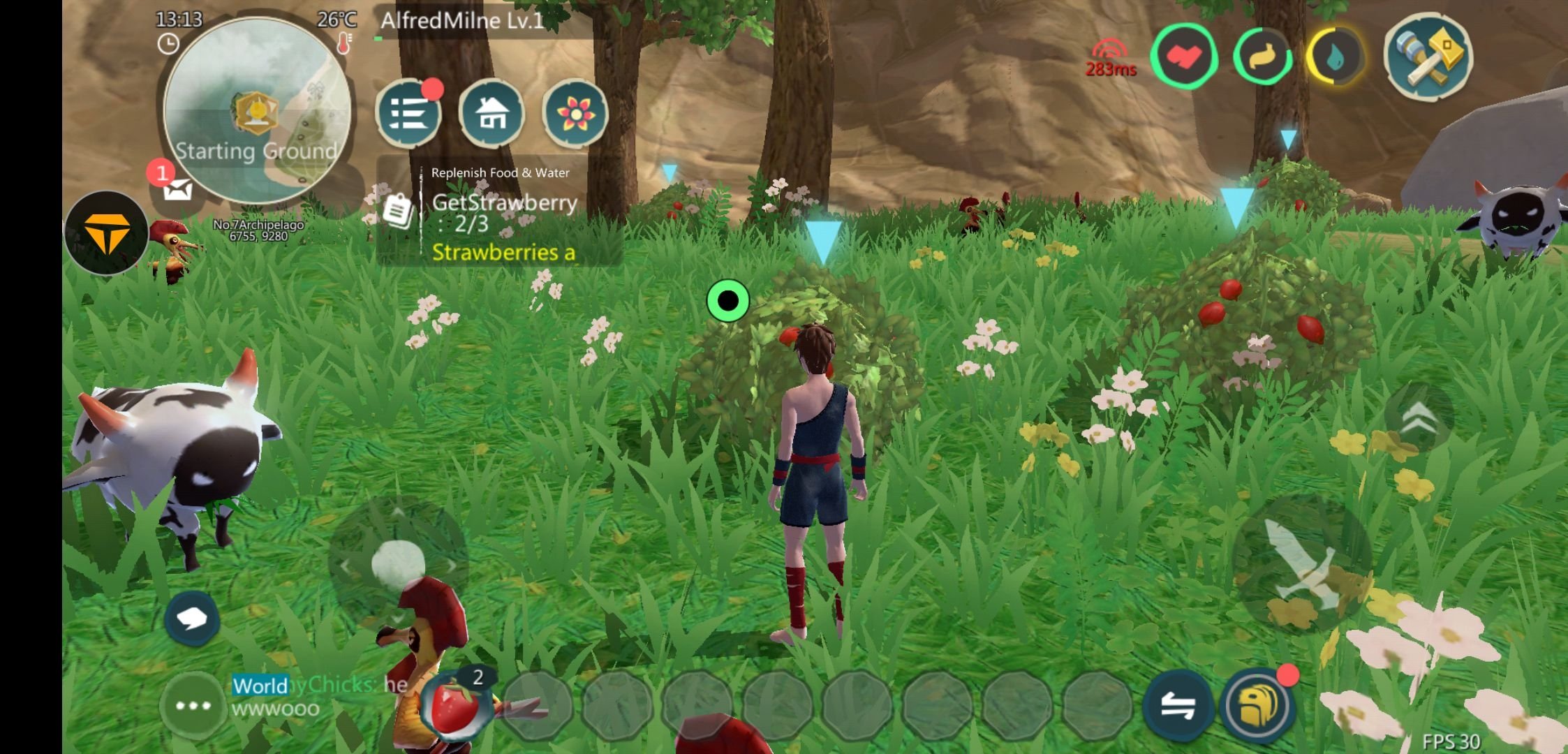Tap the orange diamond badge icon

click(106, 233)
